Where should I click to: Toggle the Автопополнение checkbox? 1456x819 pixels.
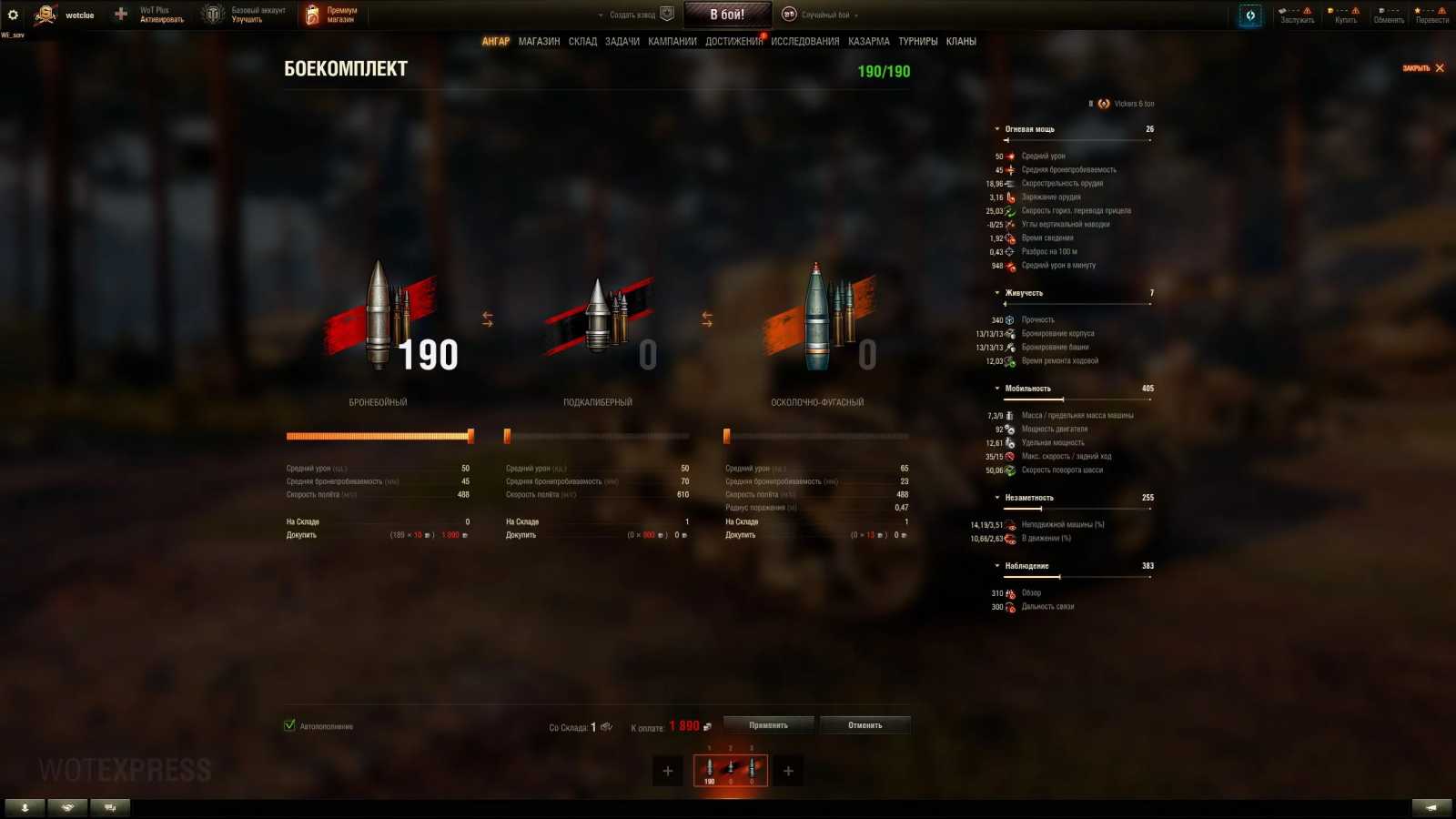click(x=290, y=726)
